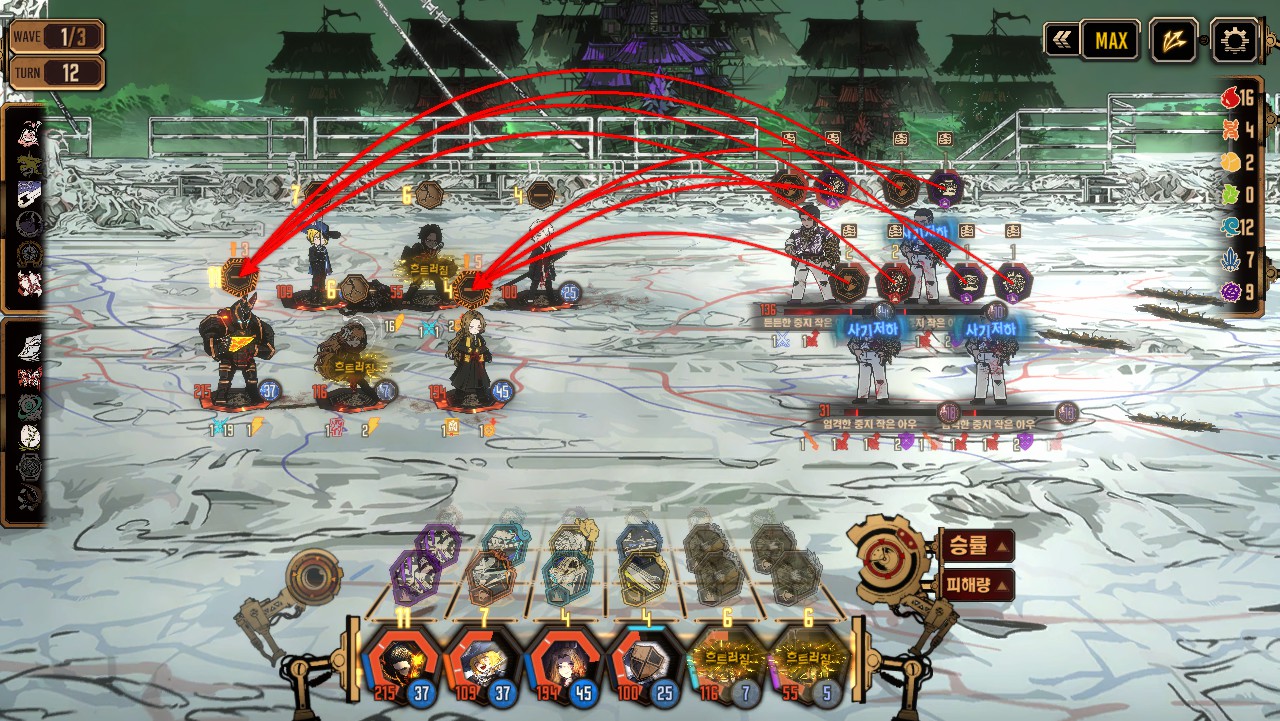Select the purple Envy resource icon
1280x721 pixels.
click(1231, 292)
